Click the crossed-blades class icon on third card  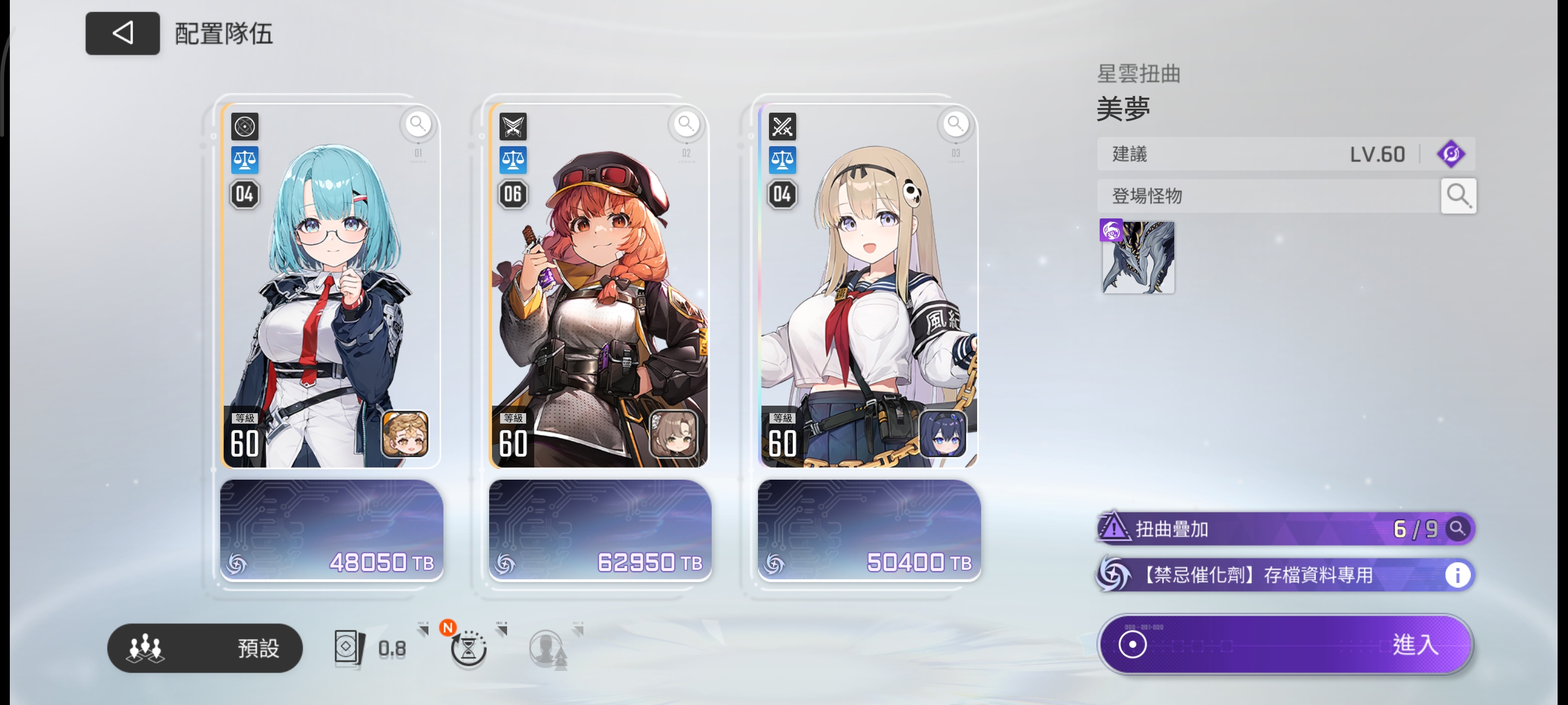click(782, 127)
